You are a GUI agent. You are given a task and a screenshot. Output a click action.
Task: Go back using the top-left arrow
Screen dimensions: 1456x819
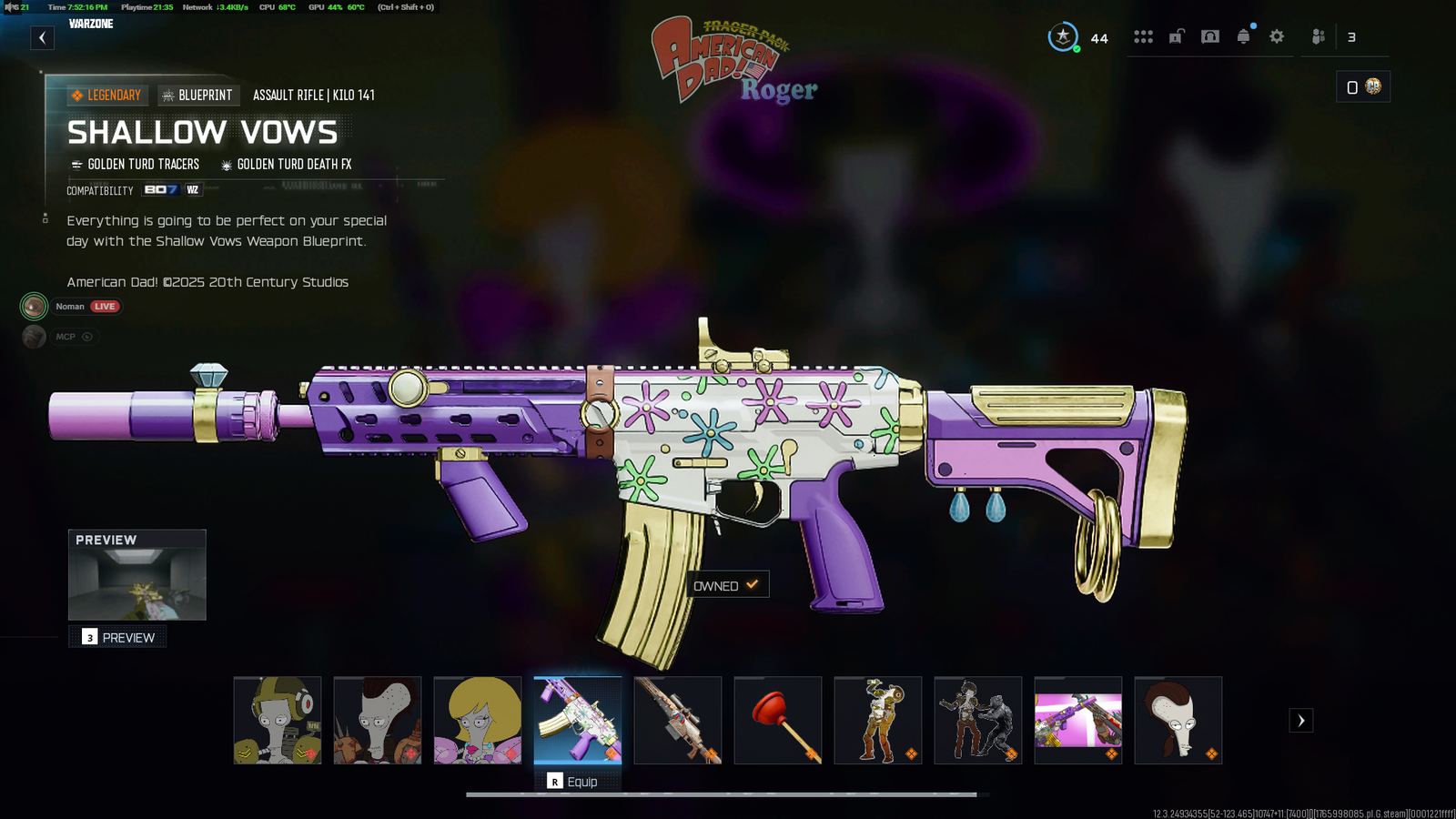point(42,37)
